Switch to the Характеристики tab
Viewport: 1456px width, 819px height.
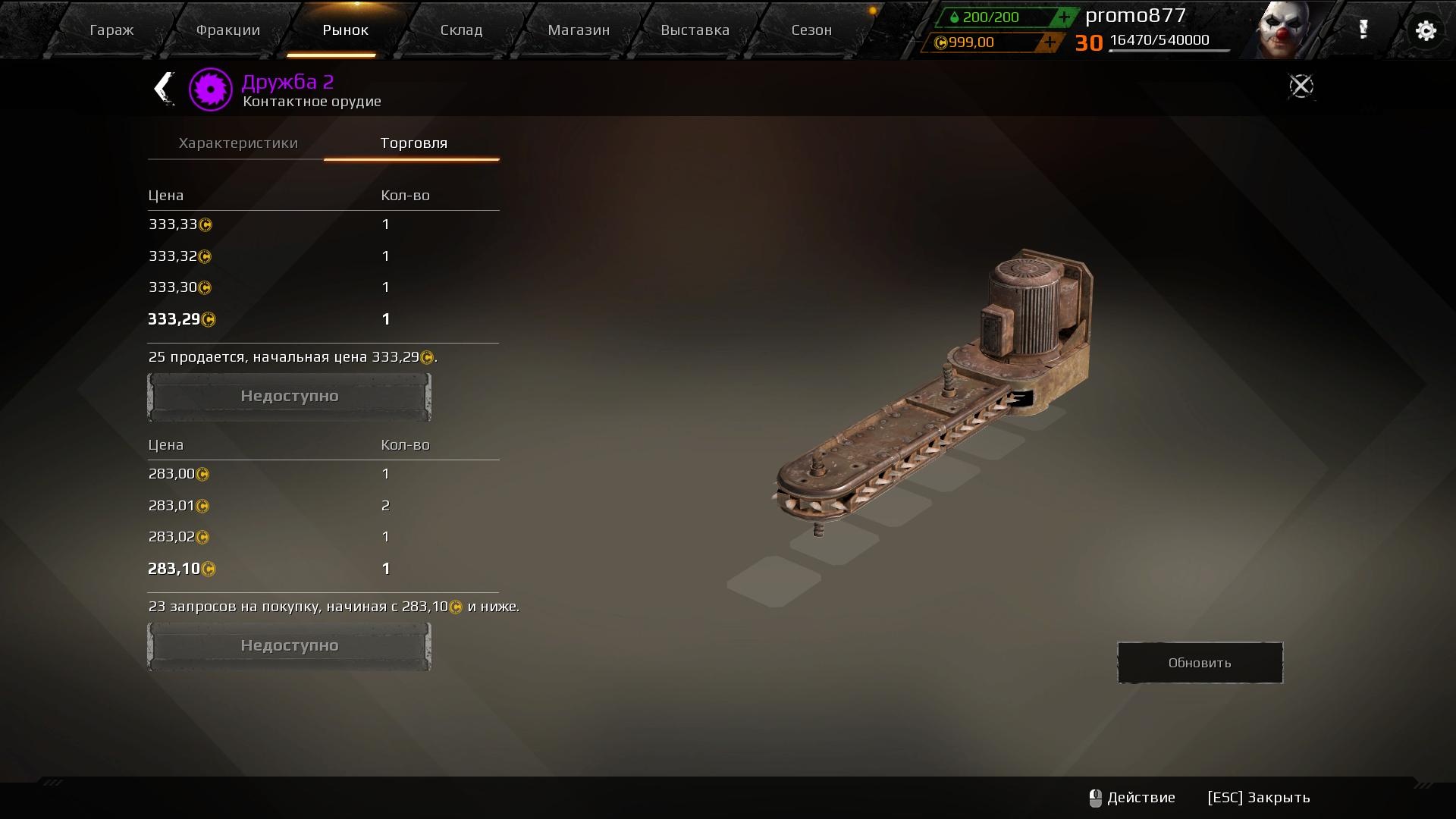[238, 143]
